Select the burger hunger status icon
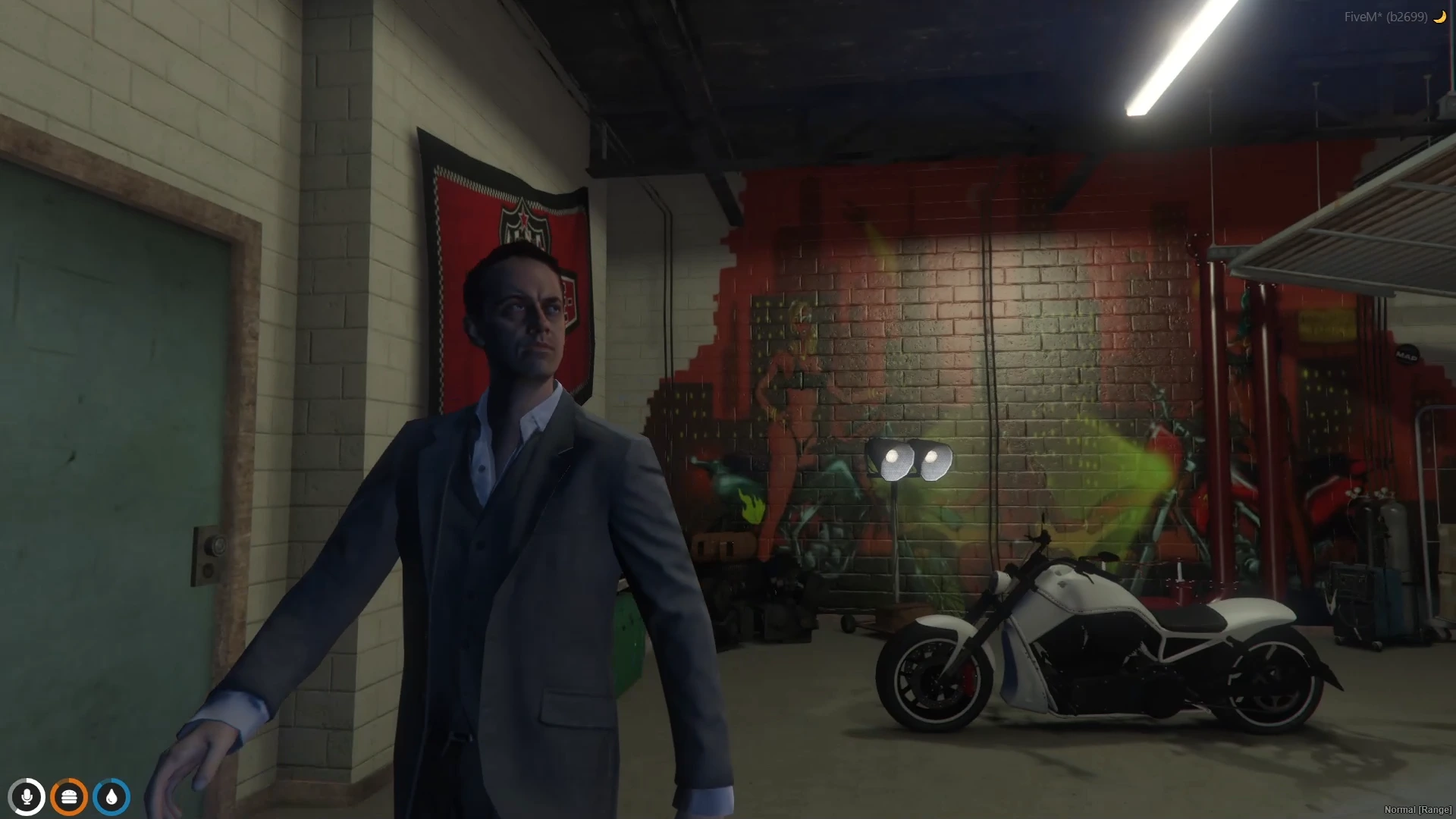The height and width of the screenshot is (819, 1456). click(x=69, y=797)
